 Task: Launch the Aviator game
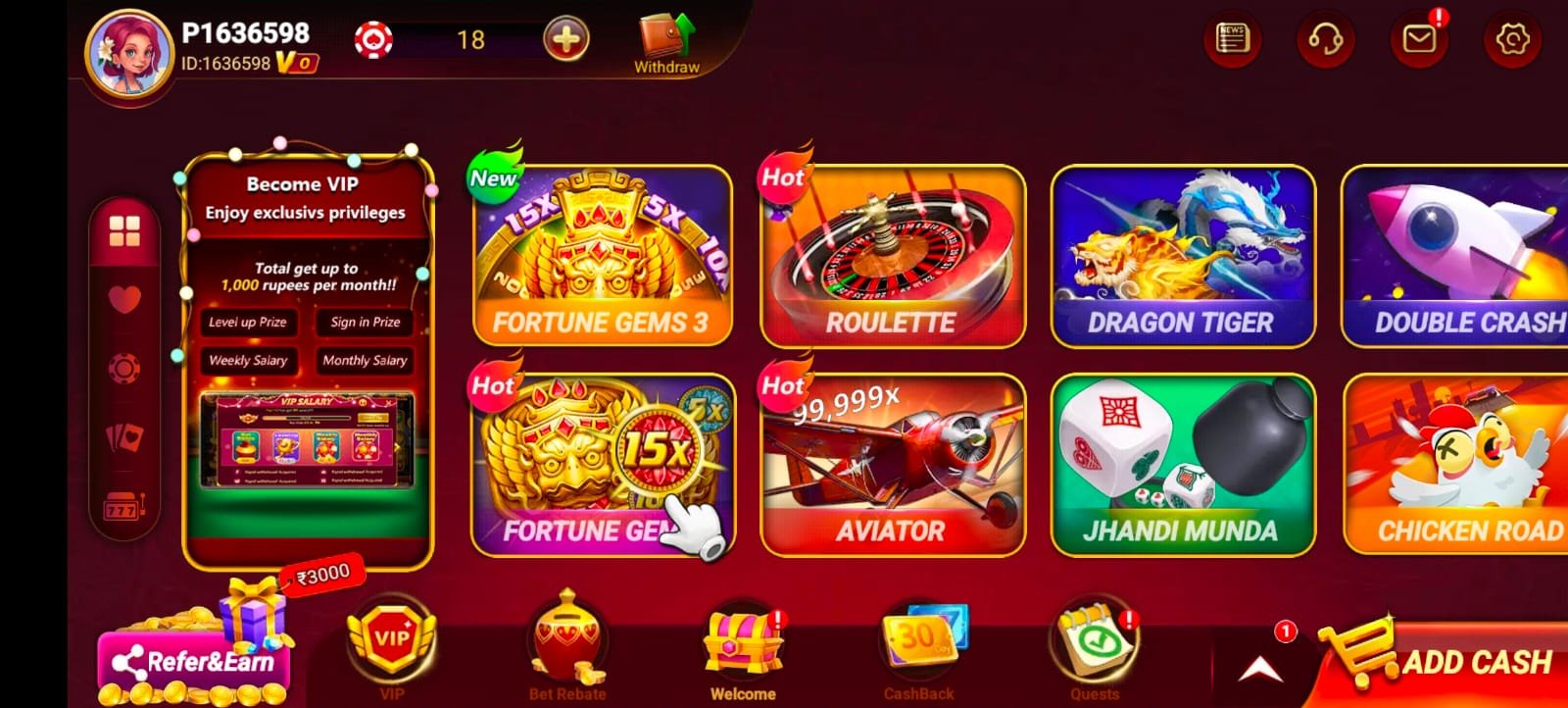point(890,461)
